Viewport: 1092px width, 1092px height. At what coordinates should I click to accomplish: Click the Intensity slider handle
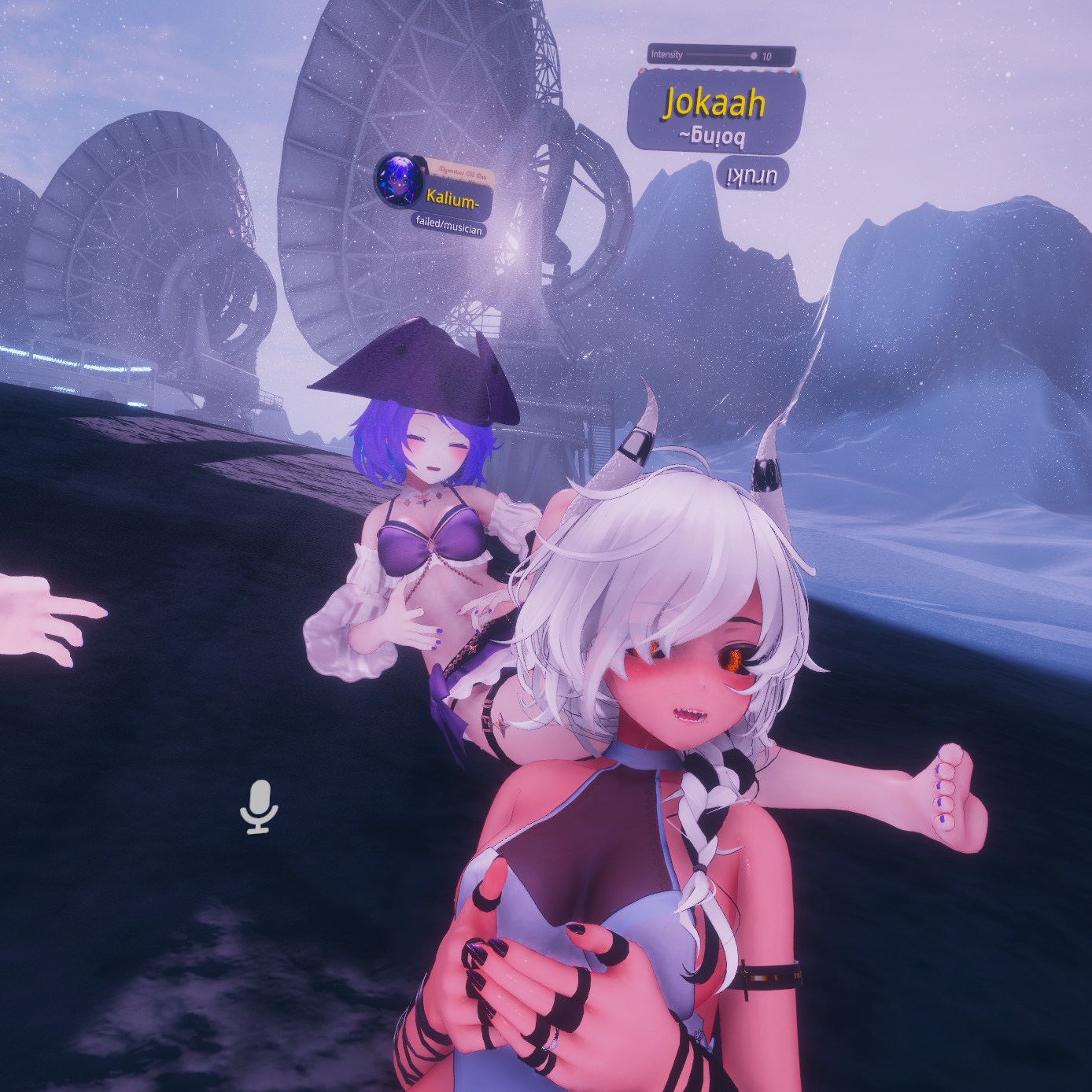point(754,56)
